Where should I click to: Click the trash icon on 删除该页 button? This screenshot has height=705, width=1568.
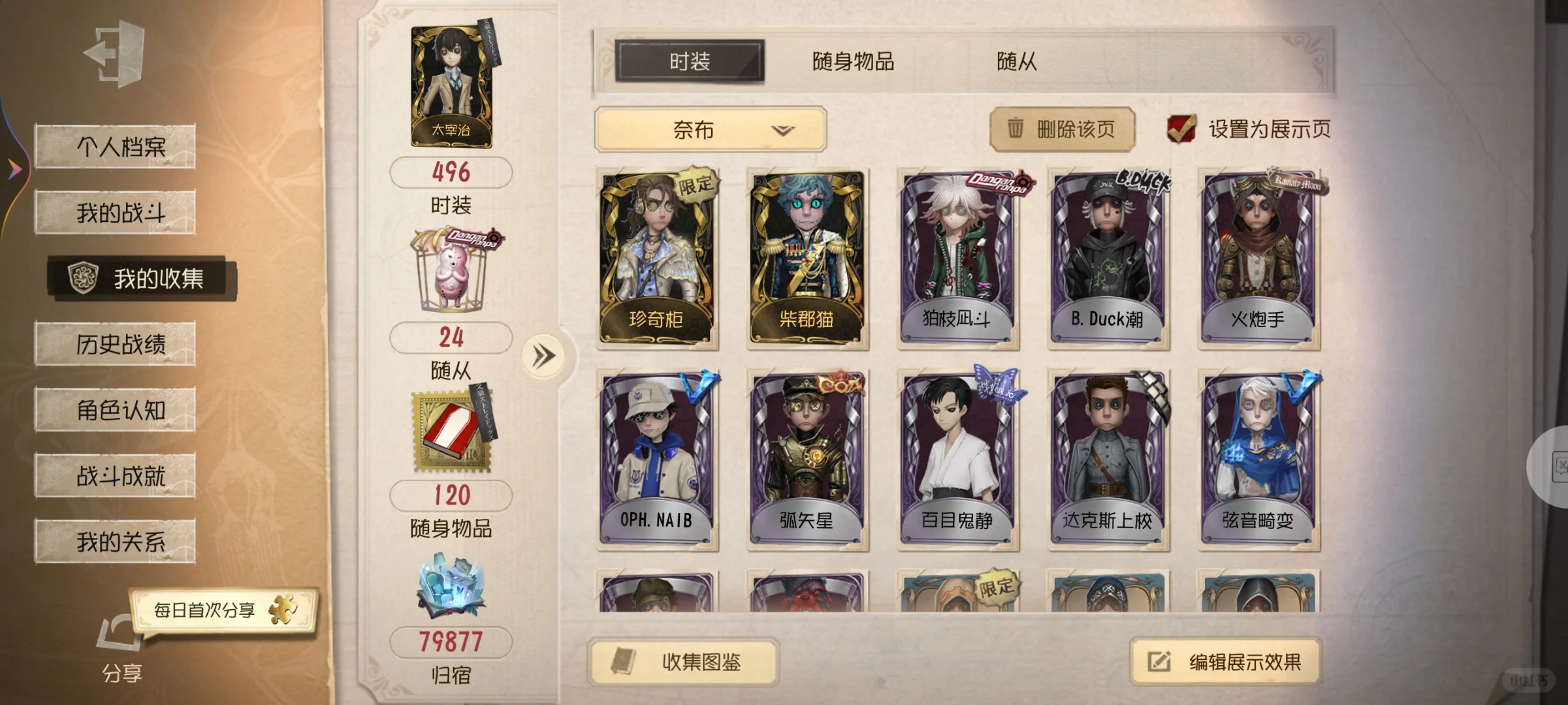1015,129
